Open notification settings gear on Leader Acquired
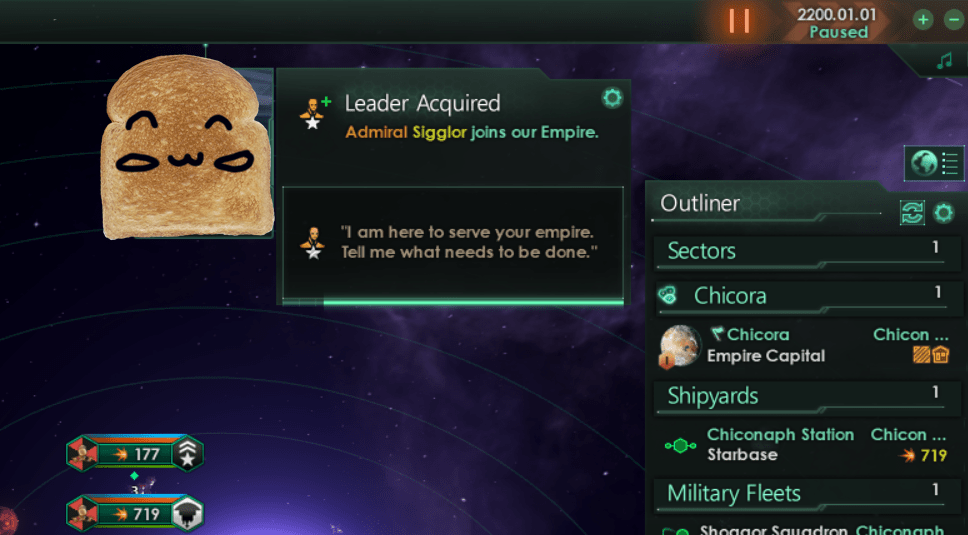This screenshot has width=968, height=535. click(612, 97)
